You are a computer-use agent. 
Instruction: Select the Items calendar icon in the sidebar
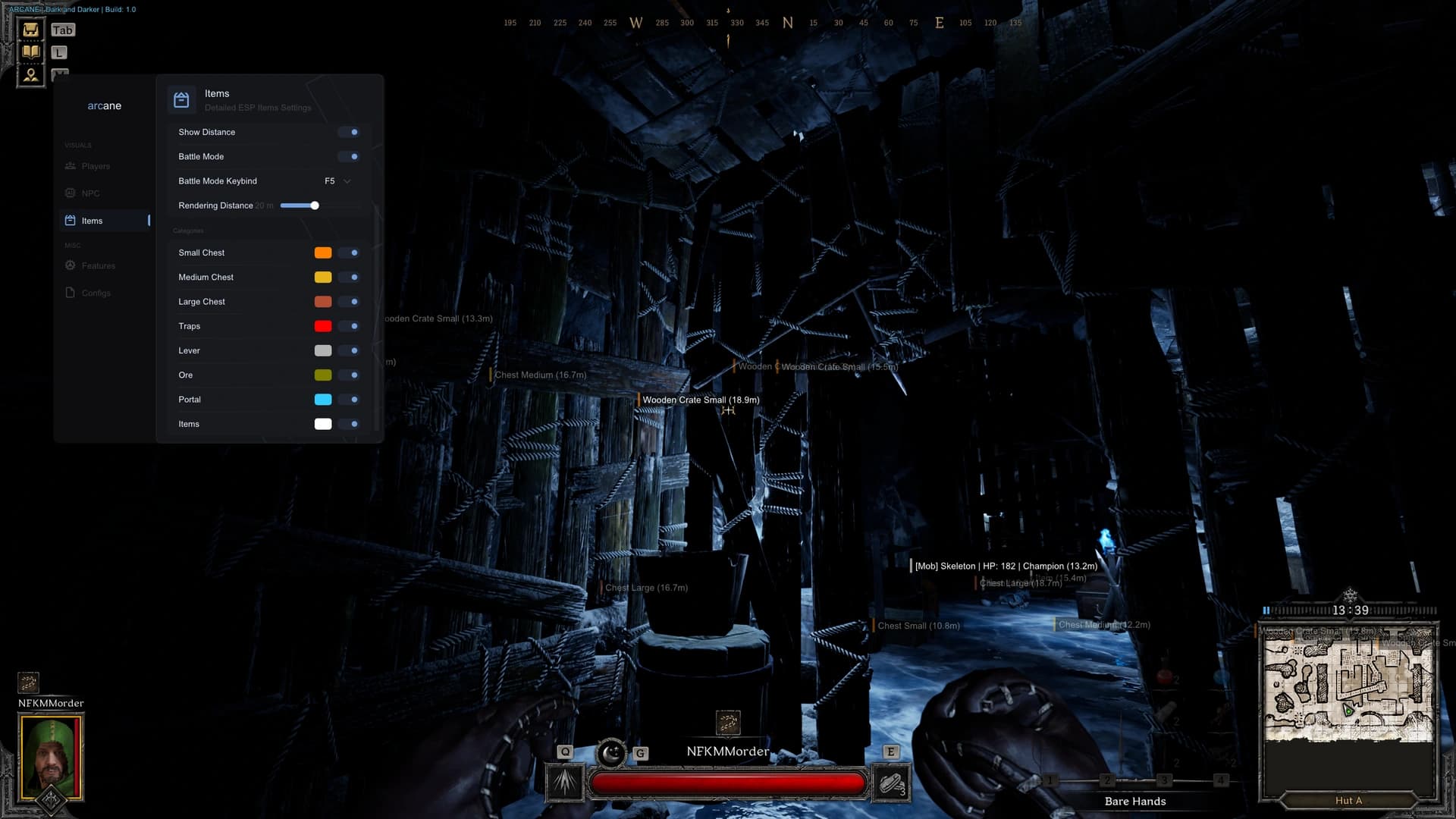[71, 220]
